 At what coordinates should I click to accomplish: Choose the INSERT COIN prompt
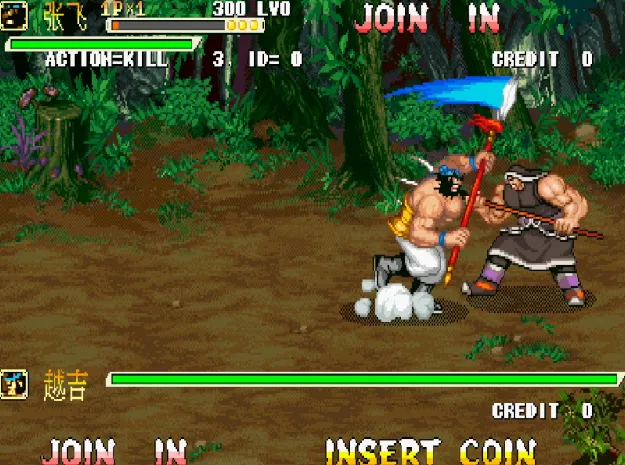tap(430, 451)
